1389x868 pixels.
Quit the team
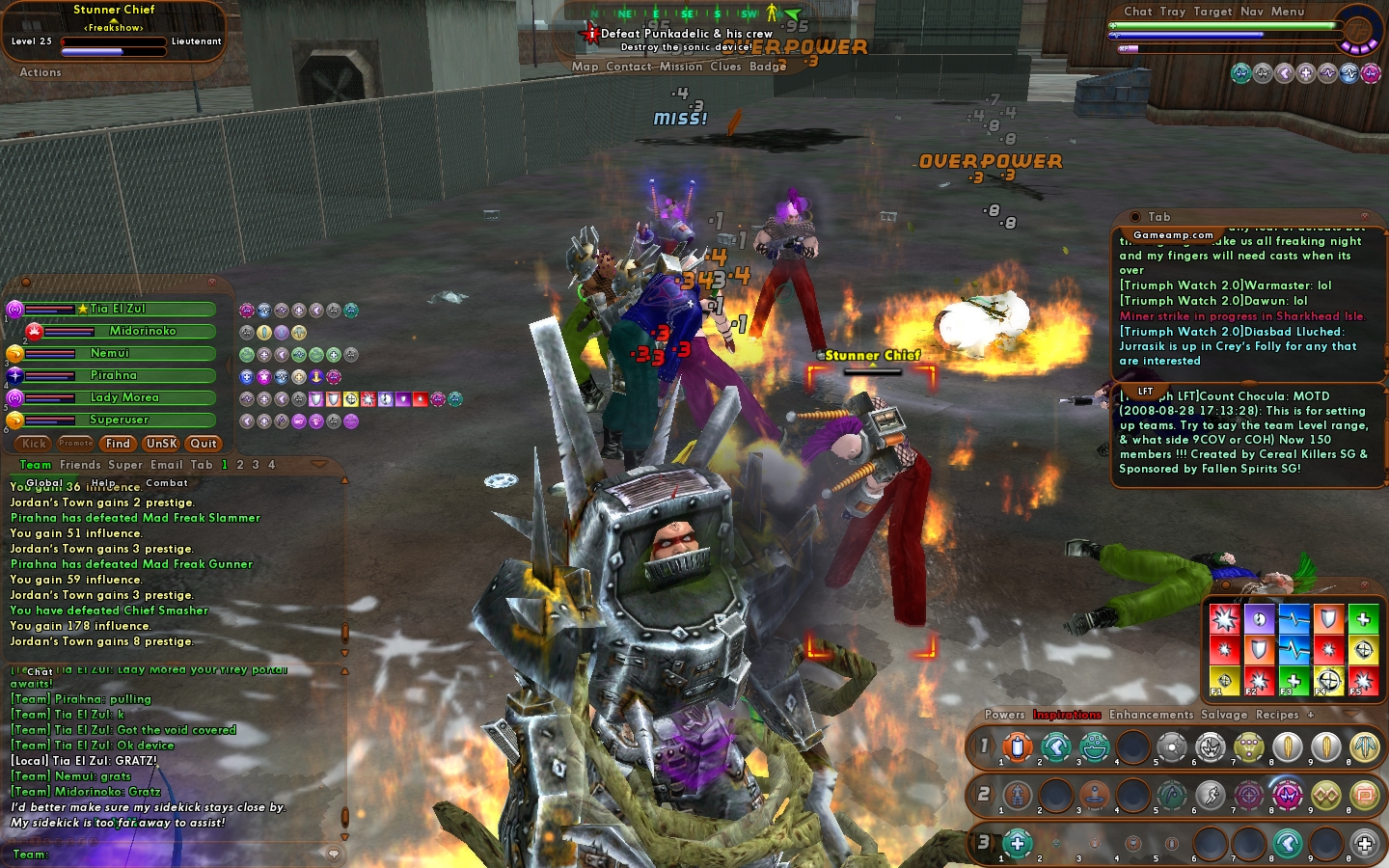(x=204, y=444)
